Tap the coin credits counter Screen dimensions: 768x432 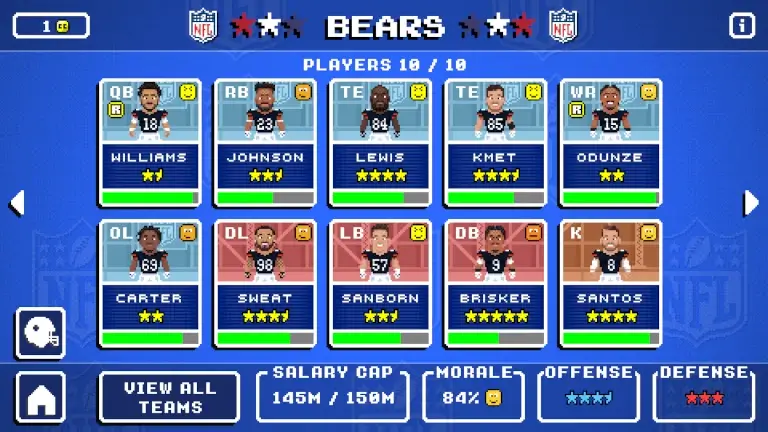[51, 26]
